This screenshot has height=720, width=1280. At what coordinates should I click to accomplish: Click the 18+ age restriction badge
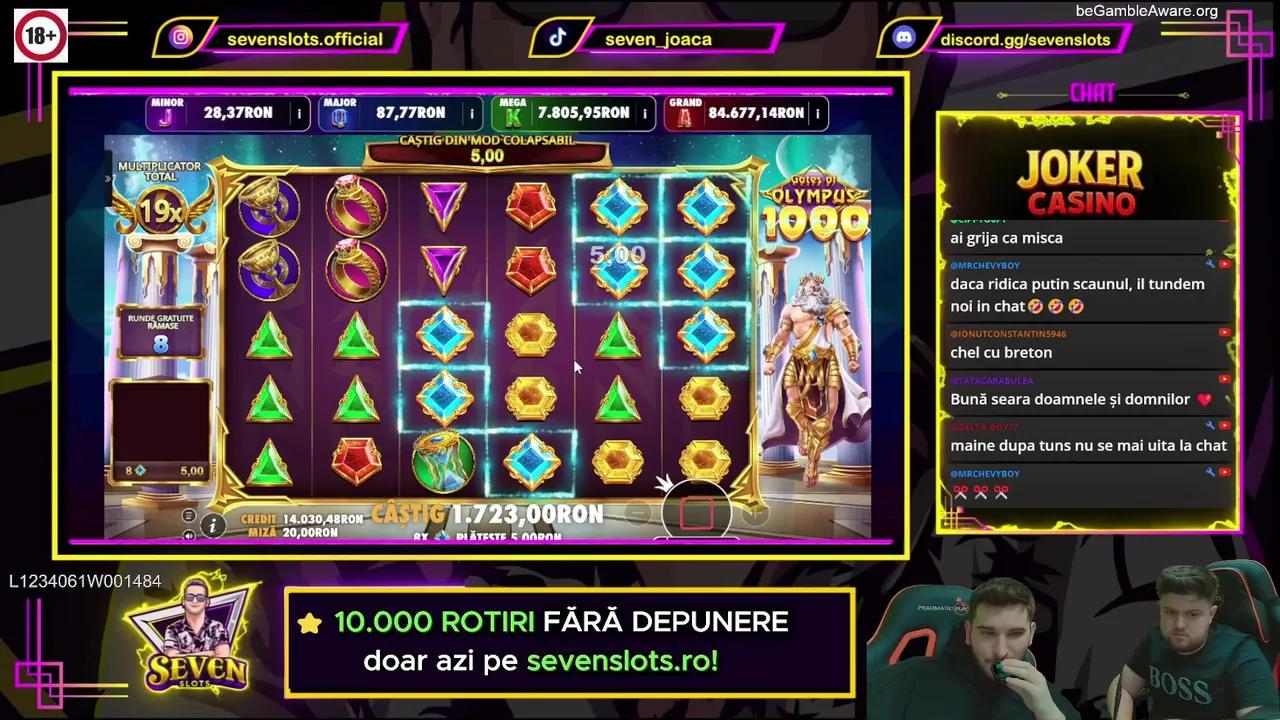[x=40, y=33]
